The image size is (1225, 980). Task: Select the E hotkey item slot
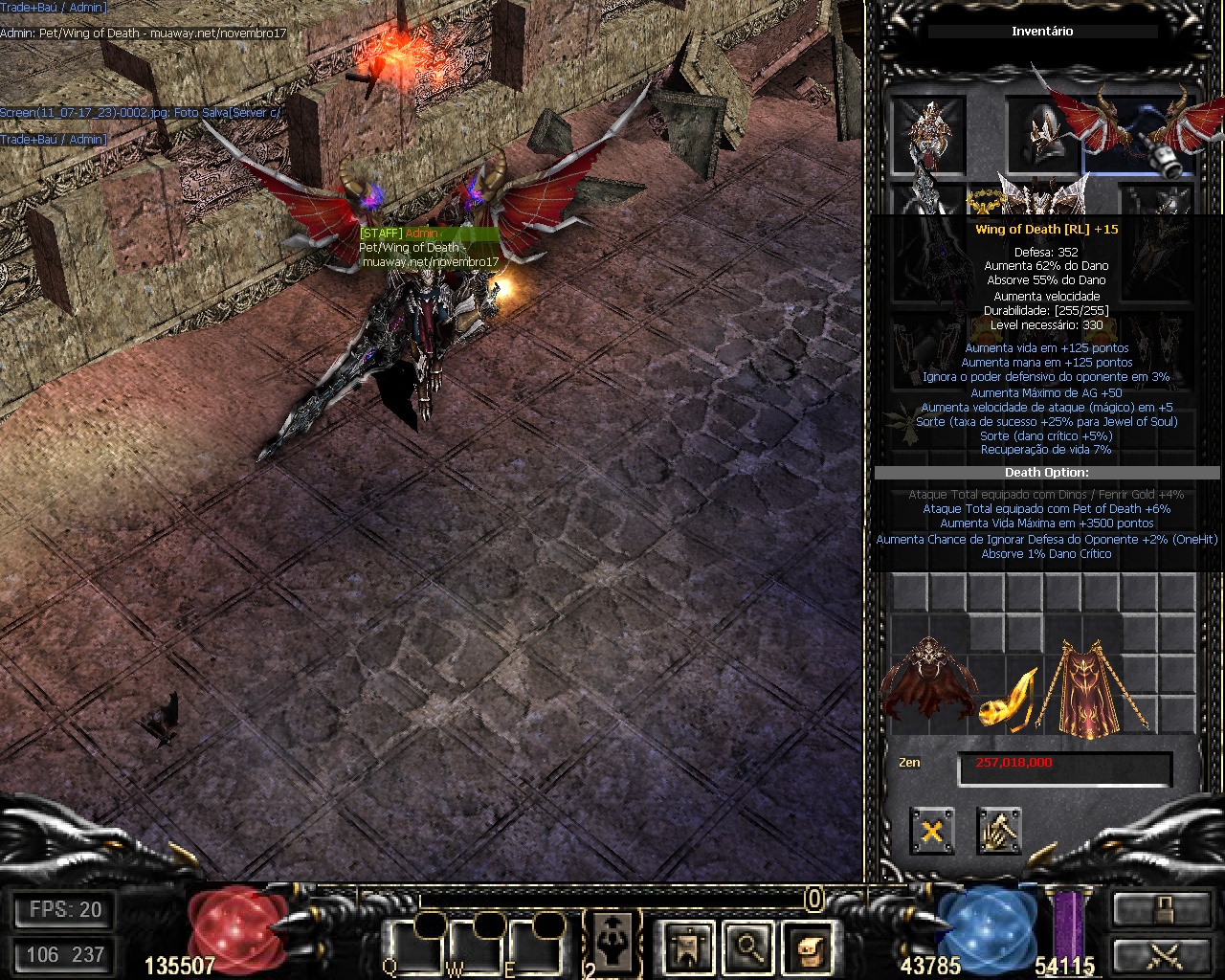pyautogui.click(x=536, y=946)
